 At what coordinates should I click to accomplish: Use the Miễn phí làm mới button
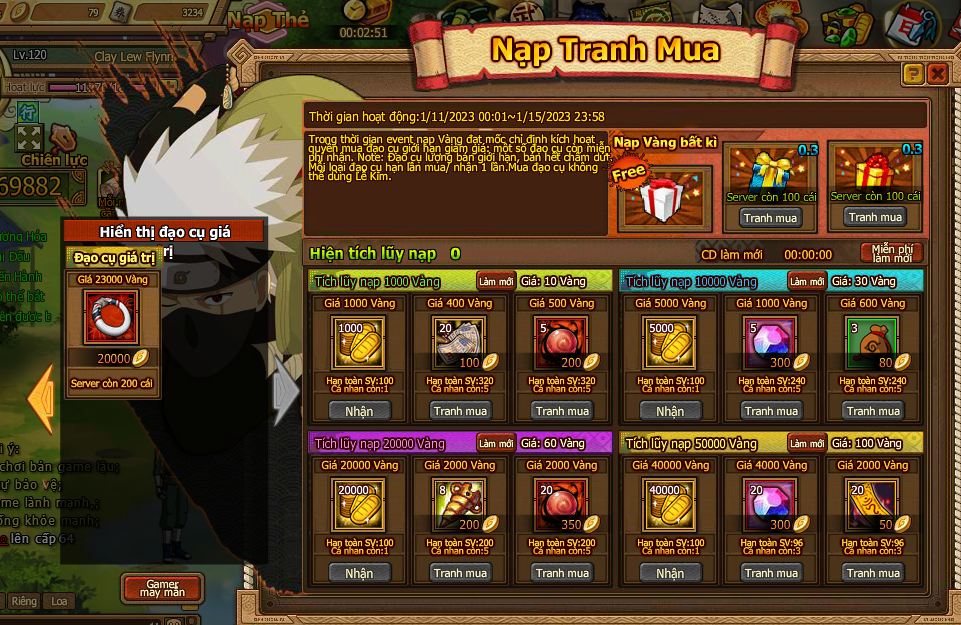(x=891, y=253)
